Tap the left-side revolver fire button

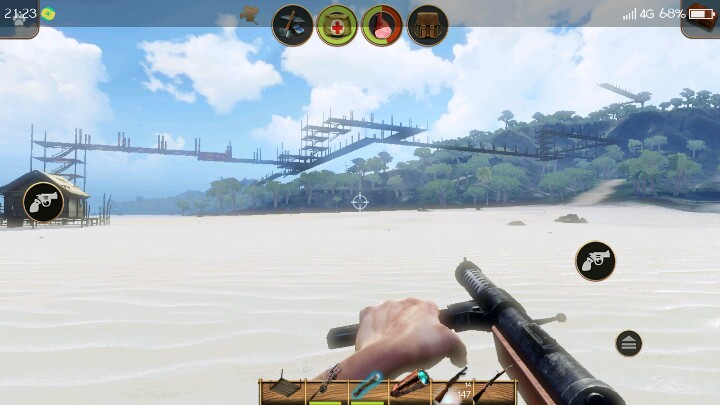(x=43, y=202)
